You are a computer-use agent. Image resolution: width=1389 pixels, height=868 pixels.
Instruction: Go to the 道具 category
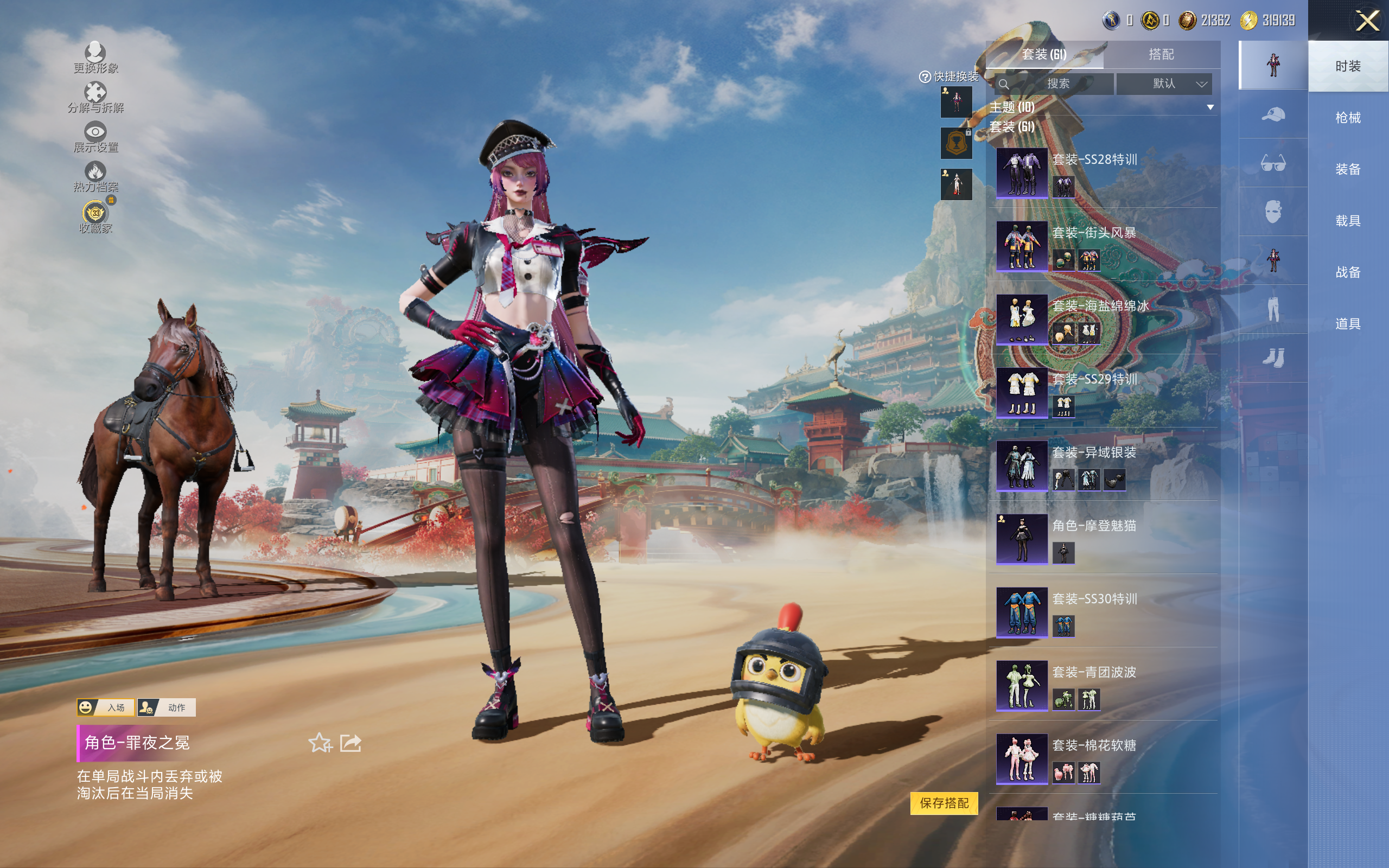pyautogui.click(x=1347, y=324)
